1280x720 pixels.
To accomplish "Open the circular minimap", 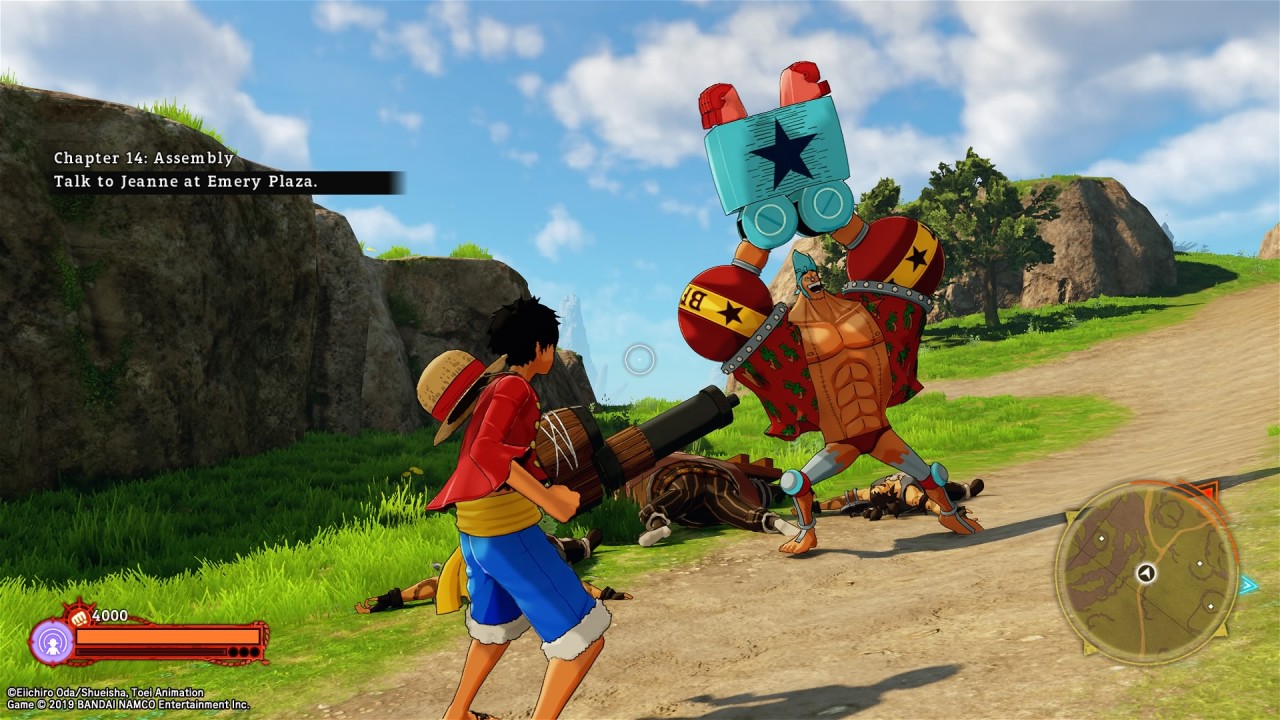I will tap(1146, 572).
